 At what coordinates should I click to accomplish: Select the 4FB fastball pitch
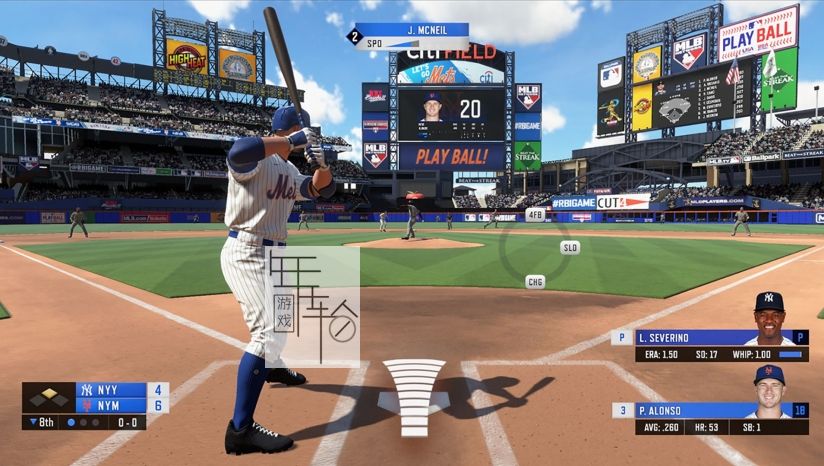pyautogui.click(x=535, y=214)
